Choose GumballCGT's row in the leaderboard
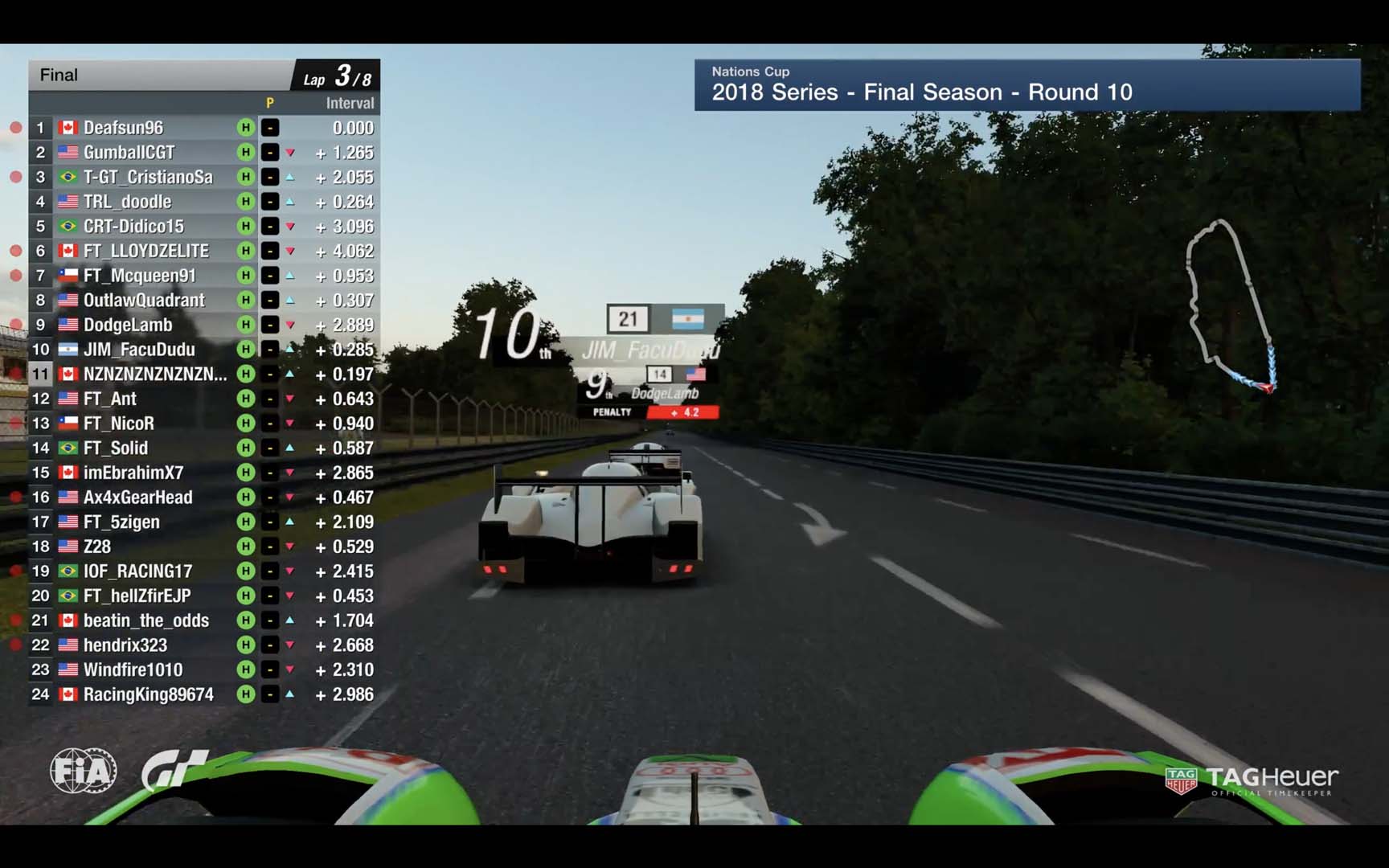1389x868 pixels. click(x=129, y=153)
